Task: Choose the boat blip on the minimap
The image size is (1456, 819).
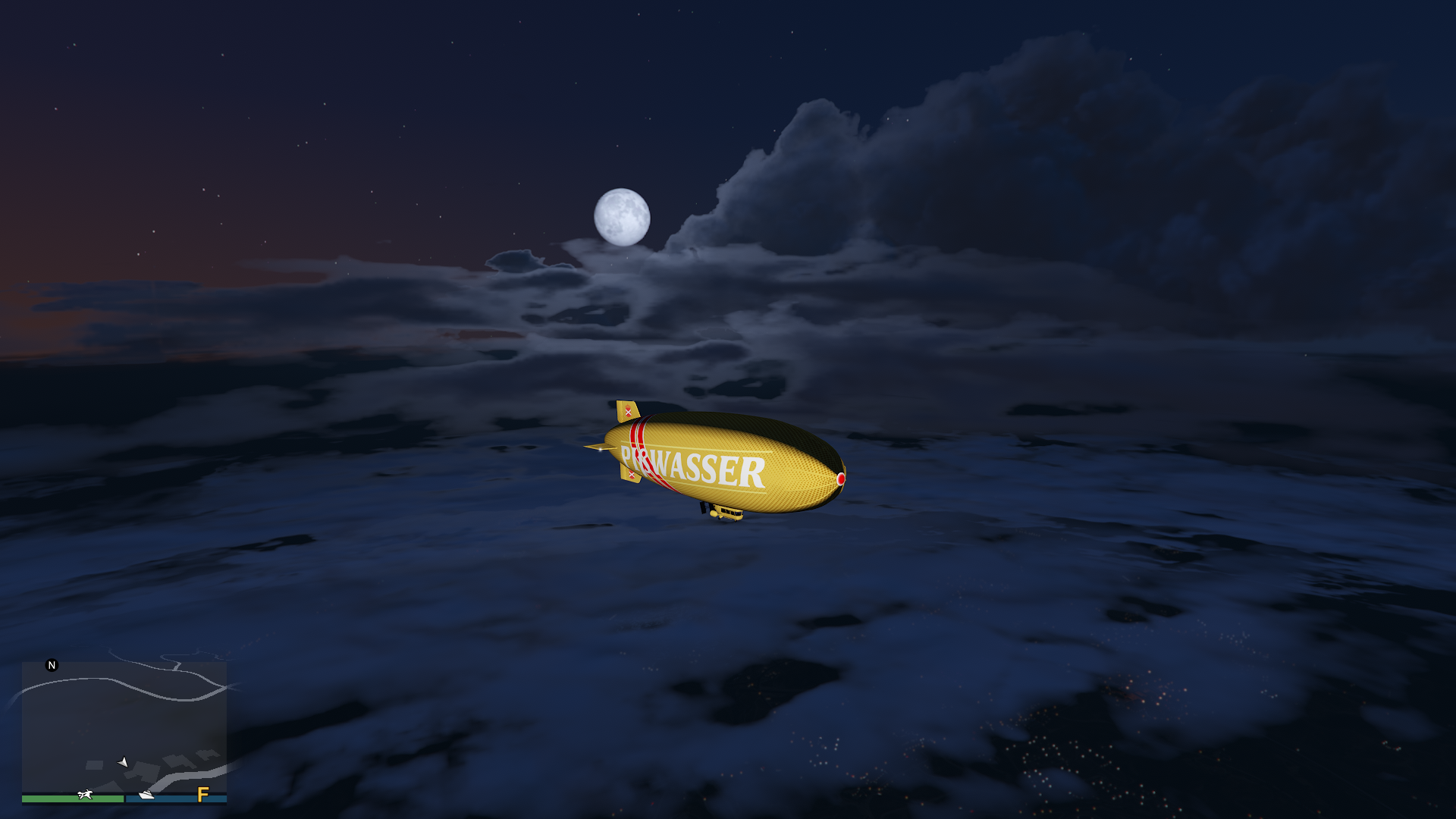Action: click(x=146, y=795)
